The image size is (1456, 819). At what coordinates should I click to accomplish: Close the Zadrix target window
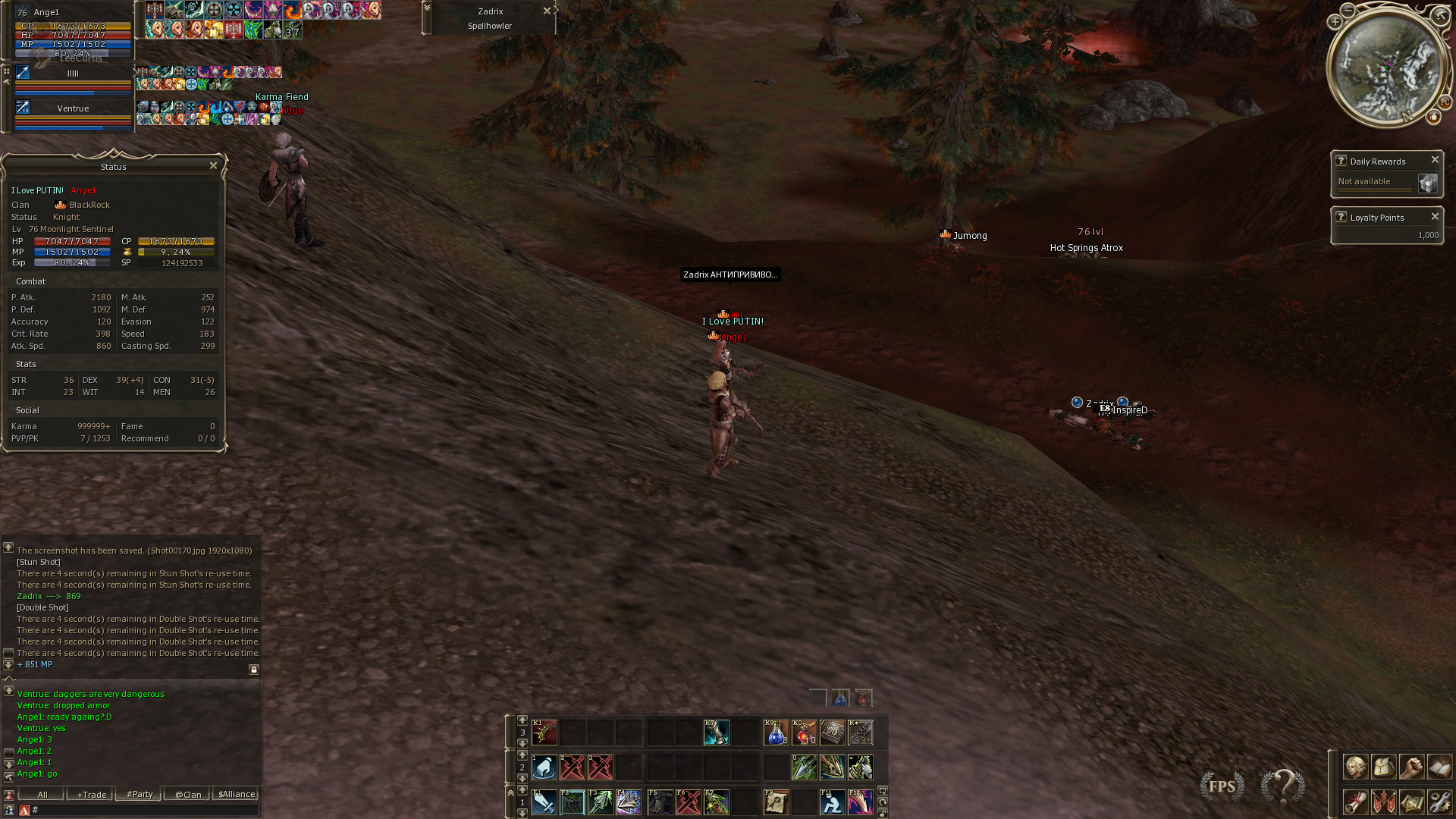click(547, 11)
